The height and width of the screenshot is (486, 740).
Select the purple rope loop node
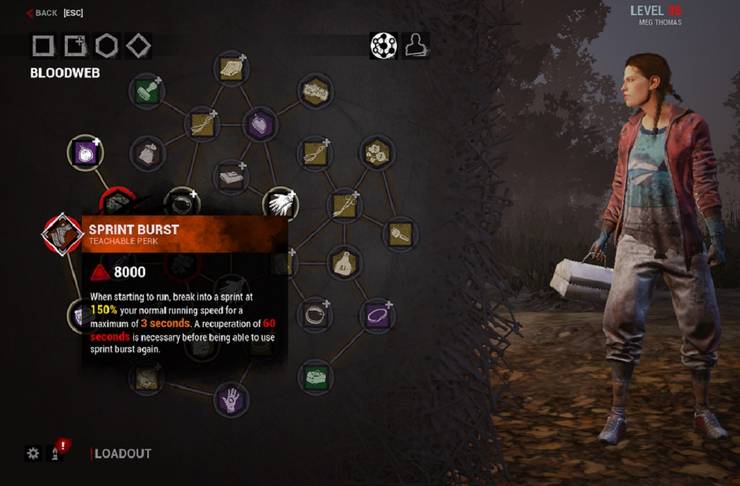[x=377, y=316]
